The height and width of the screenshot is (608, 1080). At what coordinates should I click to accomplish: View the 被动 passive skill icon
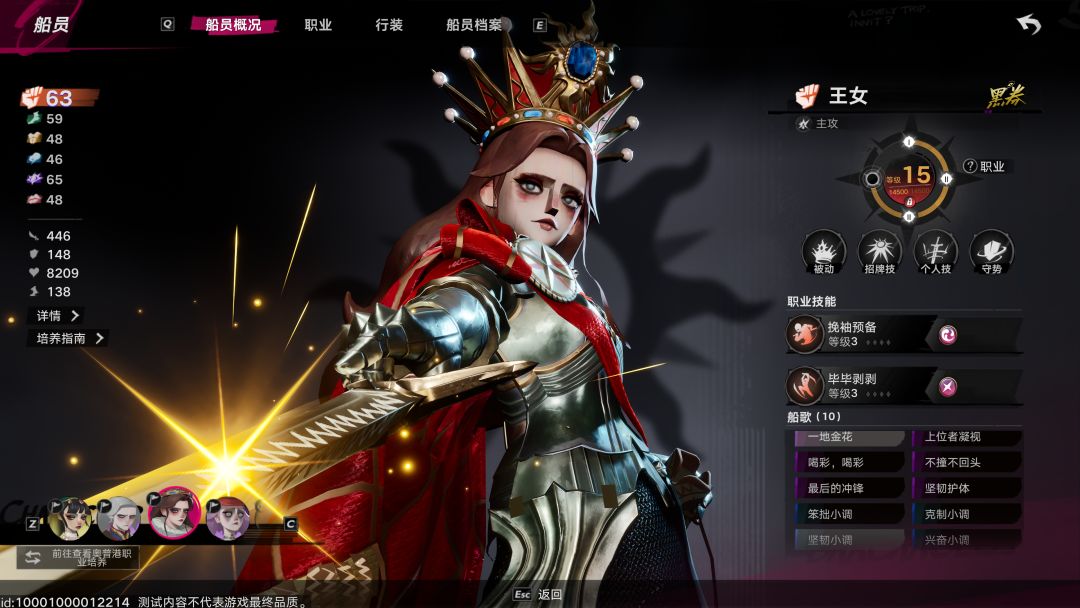tap(824, 252)
